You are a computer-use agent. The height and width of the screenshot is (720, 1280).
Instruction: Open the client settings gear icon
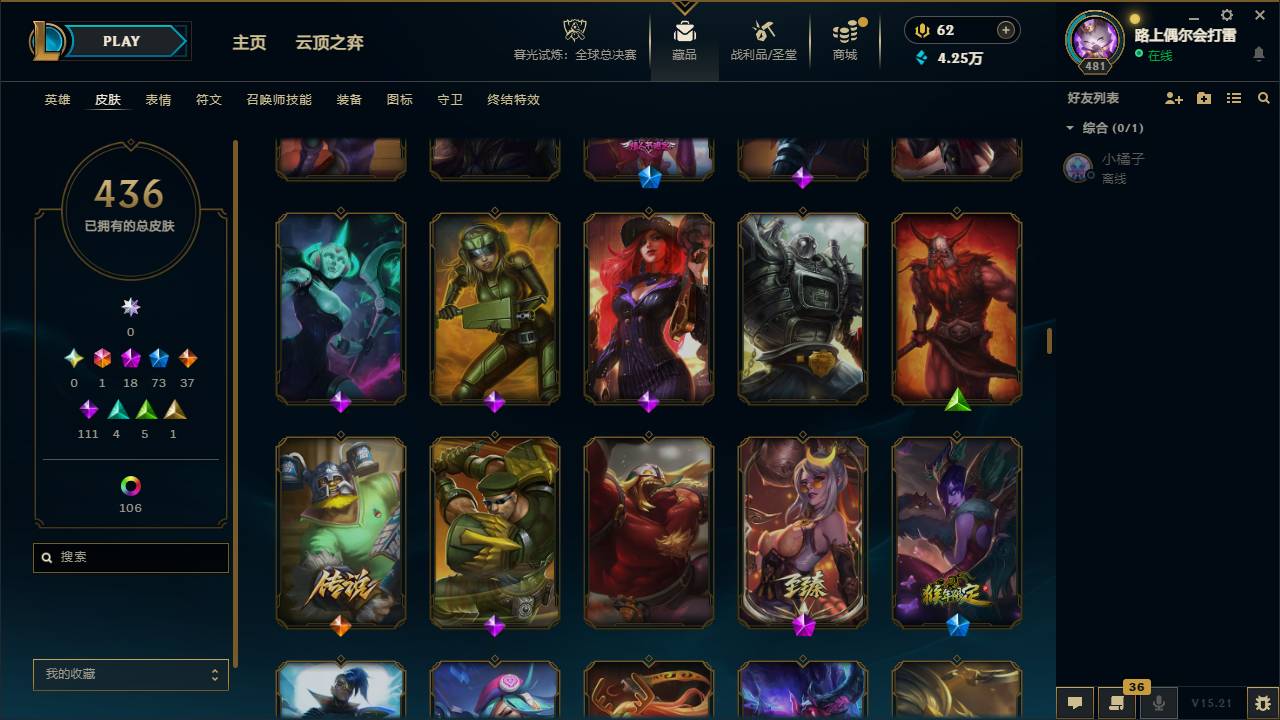click(x=1226, y=16)
